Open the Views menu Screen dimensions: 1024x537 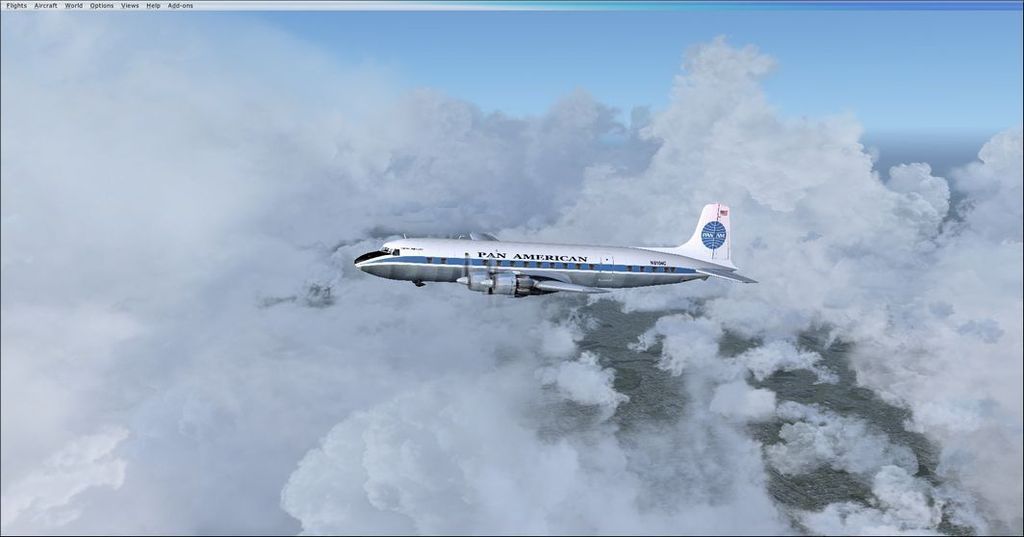[130, 6]
